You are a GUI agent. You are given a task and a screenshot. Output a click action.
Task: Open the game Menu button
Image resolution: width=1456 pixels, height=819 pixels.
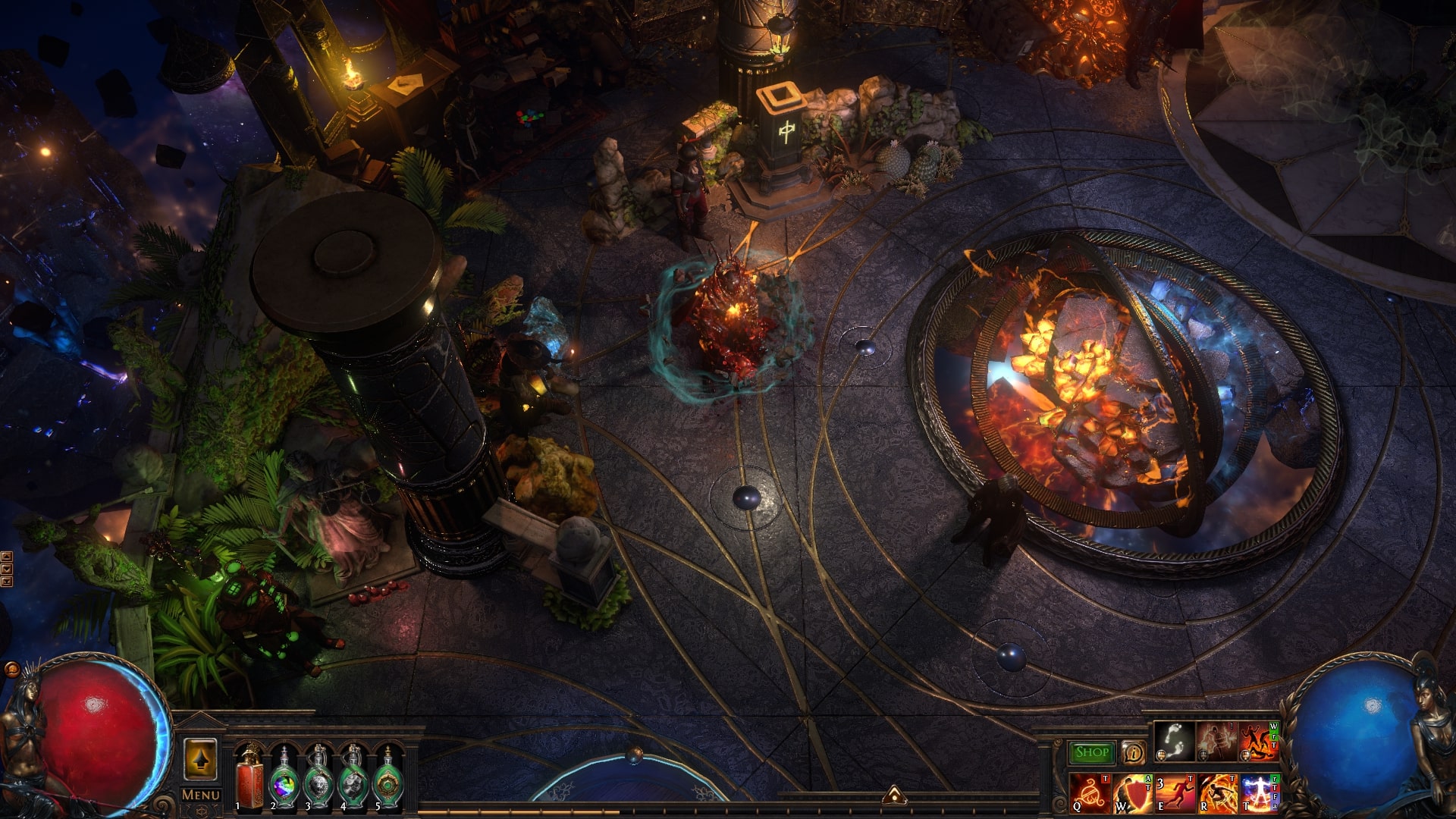201,794
